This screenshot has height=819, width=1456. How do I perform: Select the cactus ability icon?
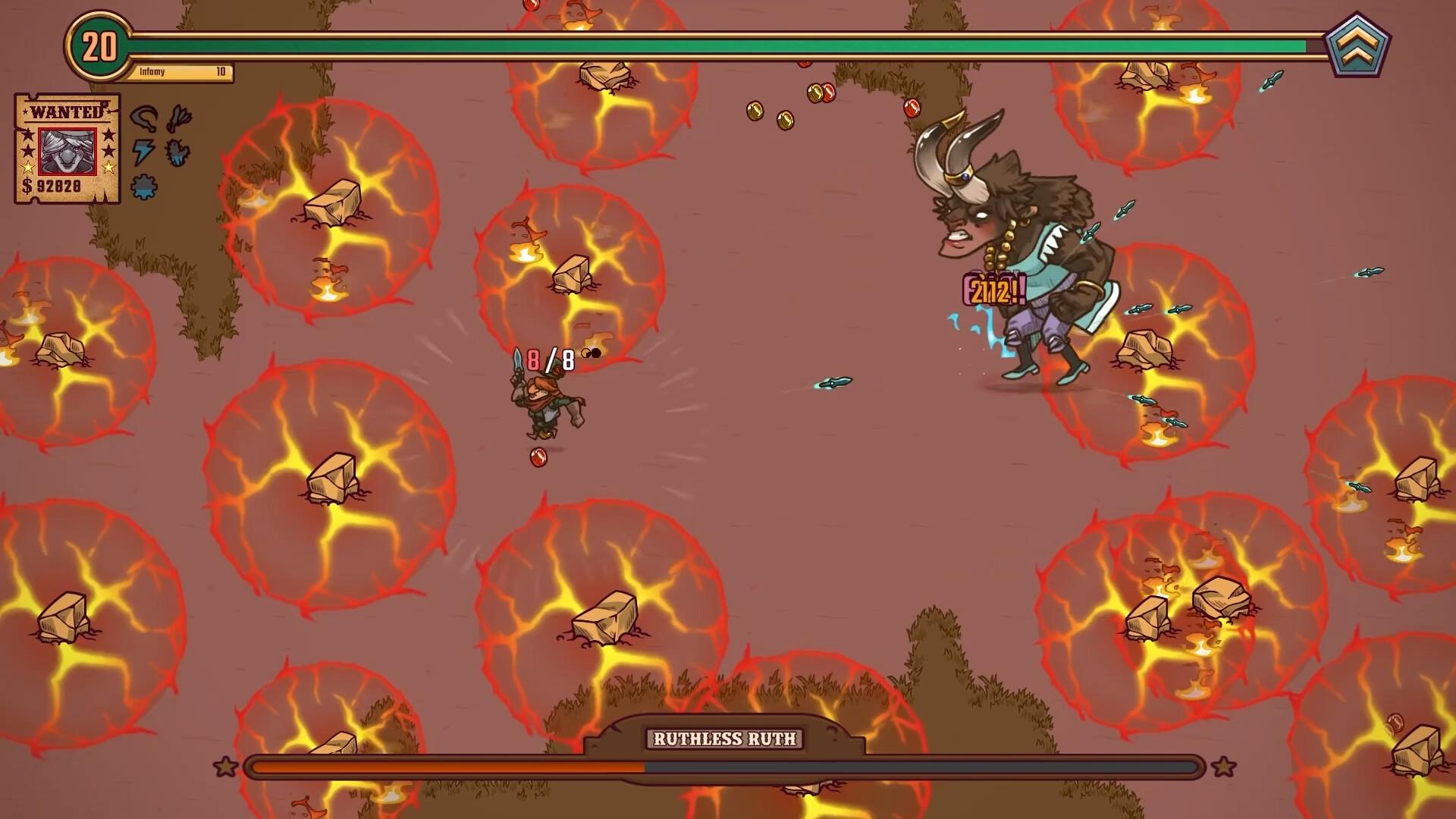[177, 152]
